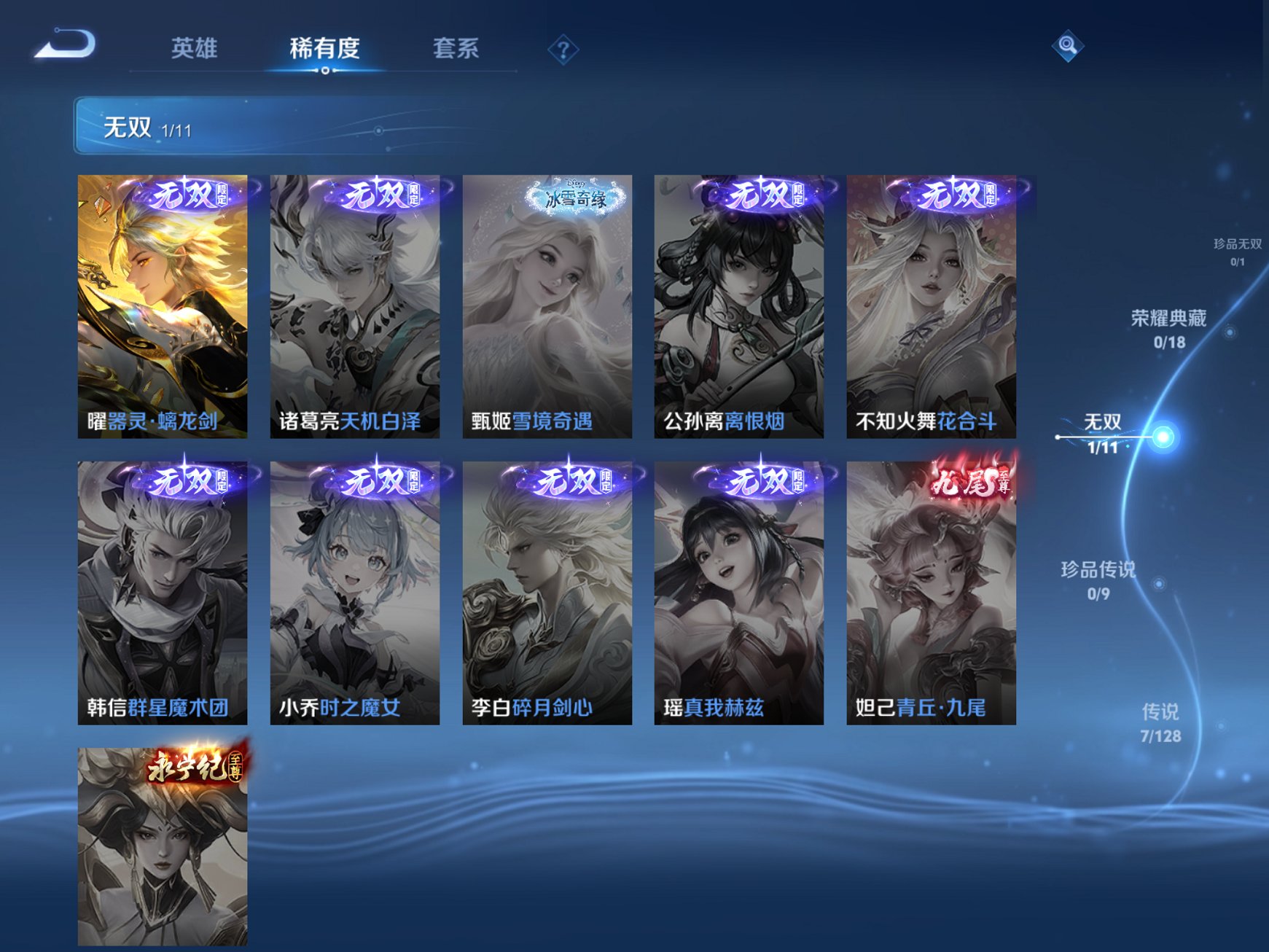Select the 稀有度 tab
This screenshot has width=1269, height=952.
pos(324,47)
